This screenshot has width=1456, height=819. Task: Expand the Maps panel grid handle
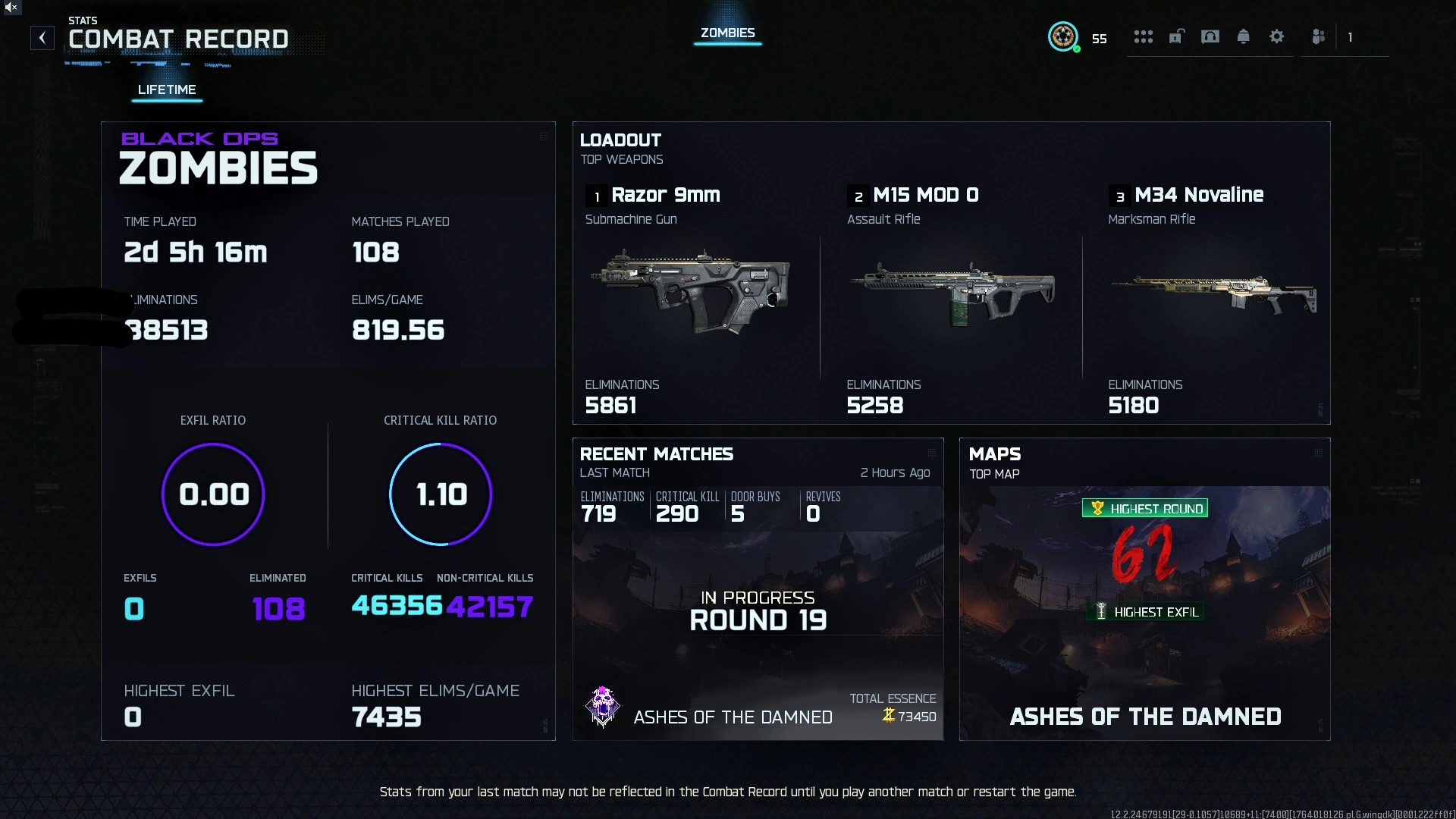click(1319, 451)
